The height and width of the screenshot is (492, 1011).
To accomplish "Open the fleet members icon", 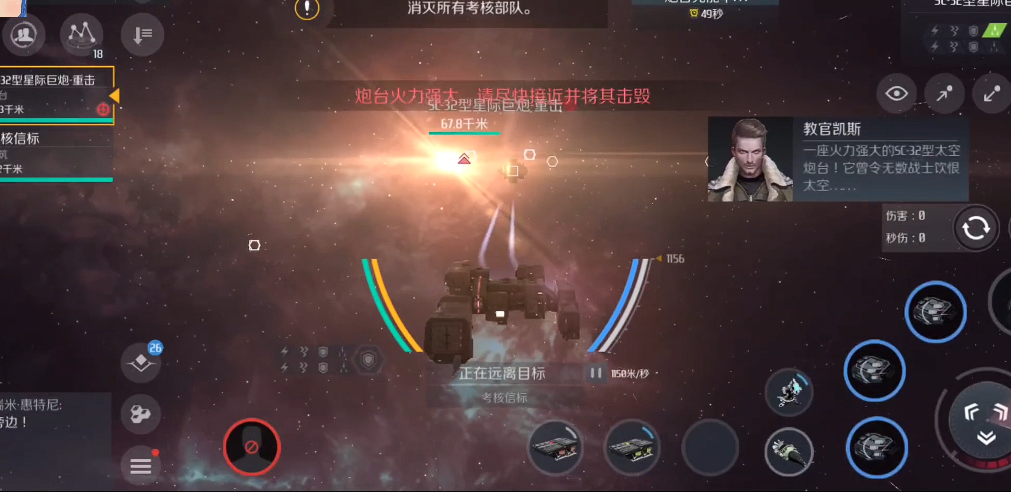I will [22, 36].
